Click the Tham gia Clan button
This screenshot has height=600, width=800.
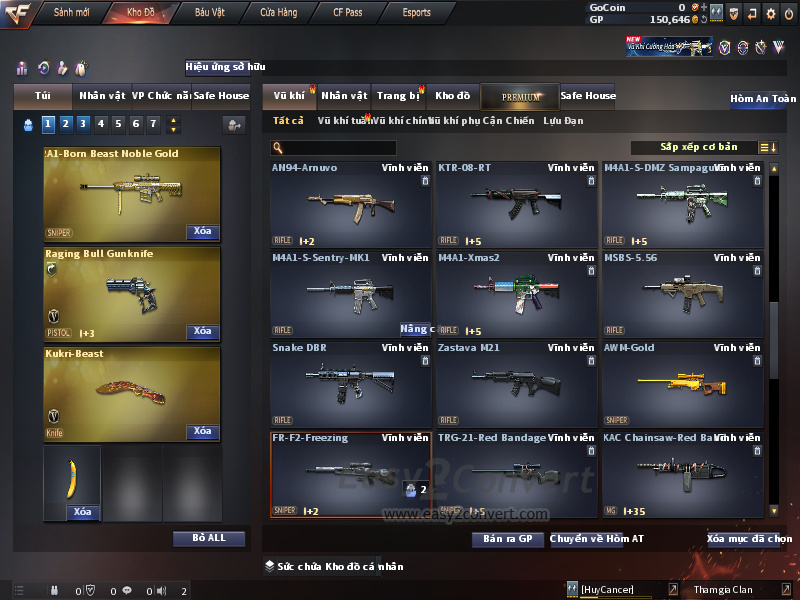723,590
